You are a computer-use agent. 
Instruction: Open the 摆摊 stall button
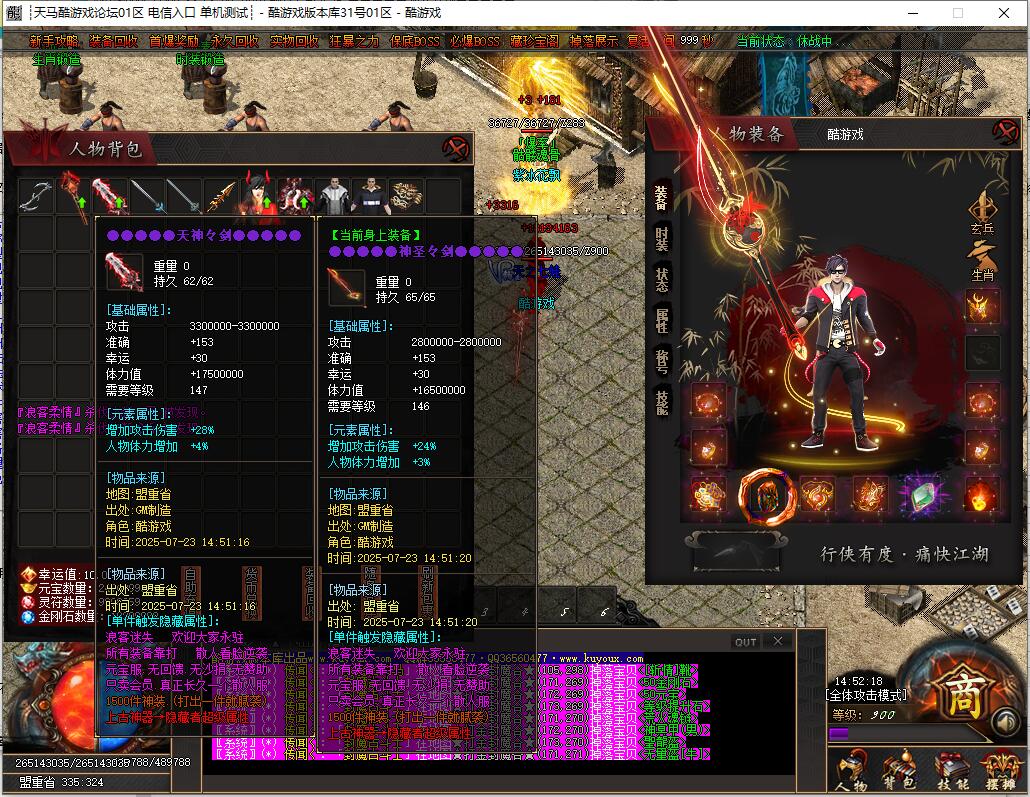click(x=1000, y=771)
